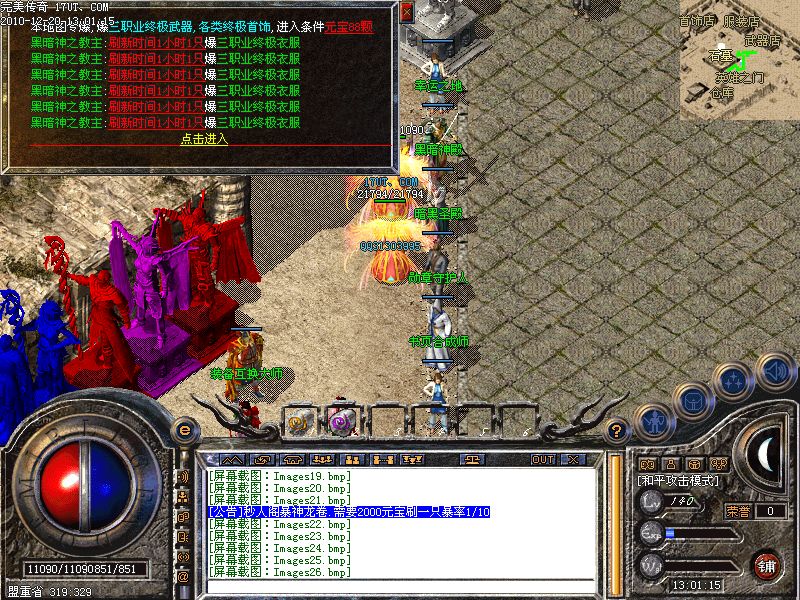
Task: Open the round character figure button
Action: pyautogui.click(x=654, y=422)
